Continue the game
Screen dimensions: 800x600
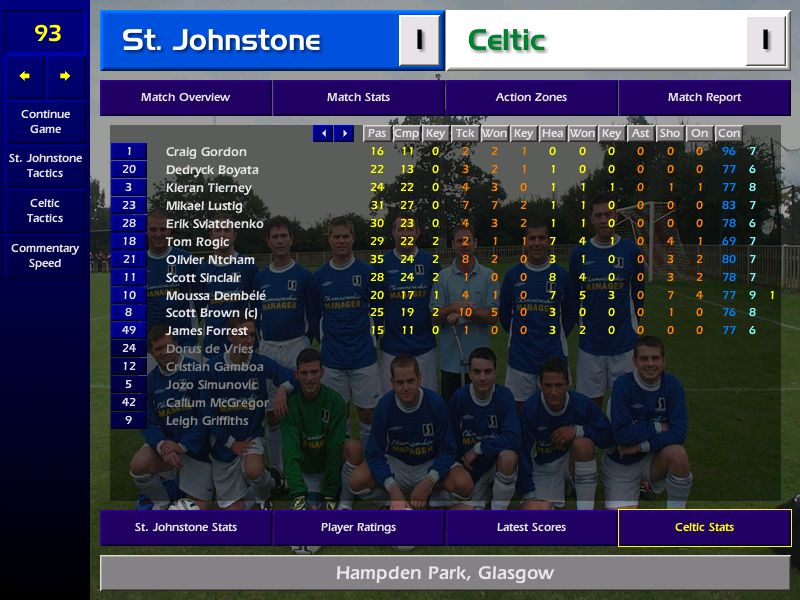(x=45, y=122)
